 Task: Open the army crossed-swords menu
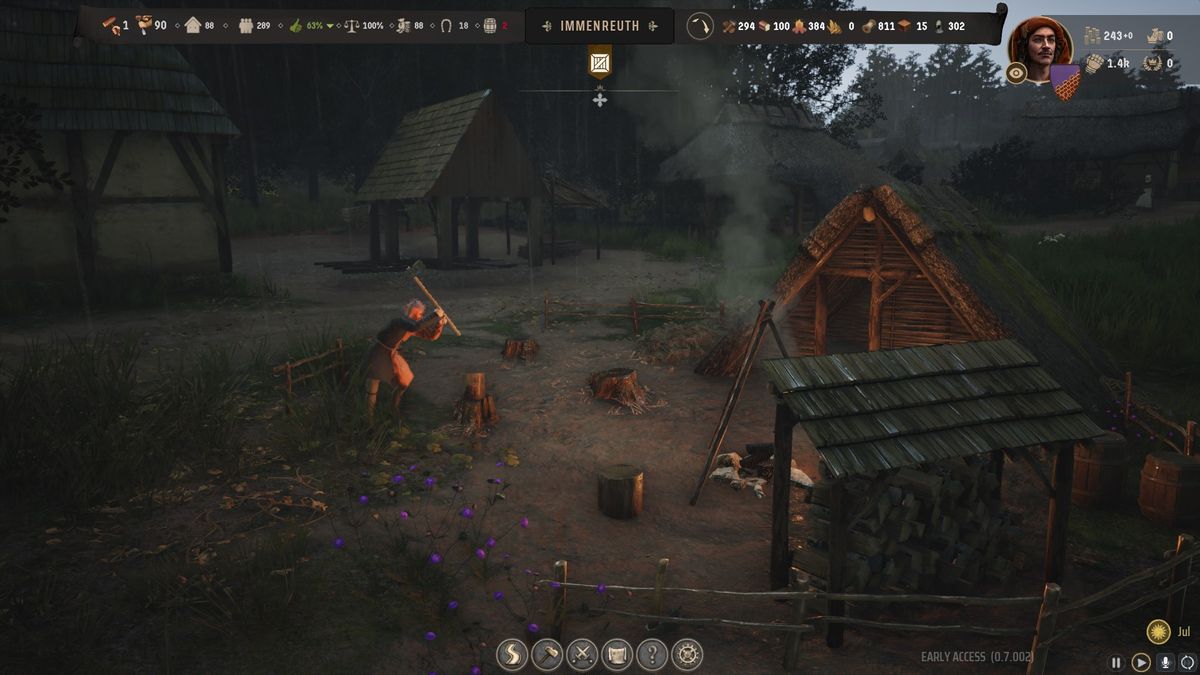(x=582, y=655)
